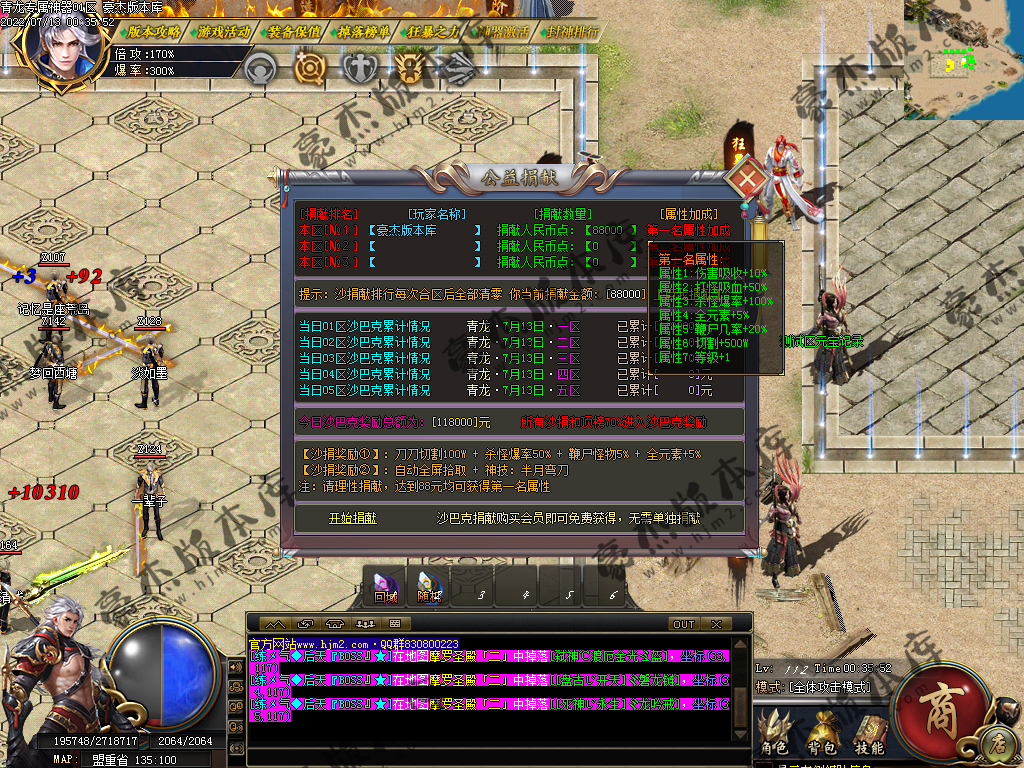Click the 开始捐献 start donating link

[x=353, y=518]
